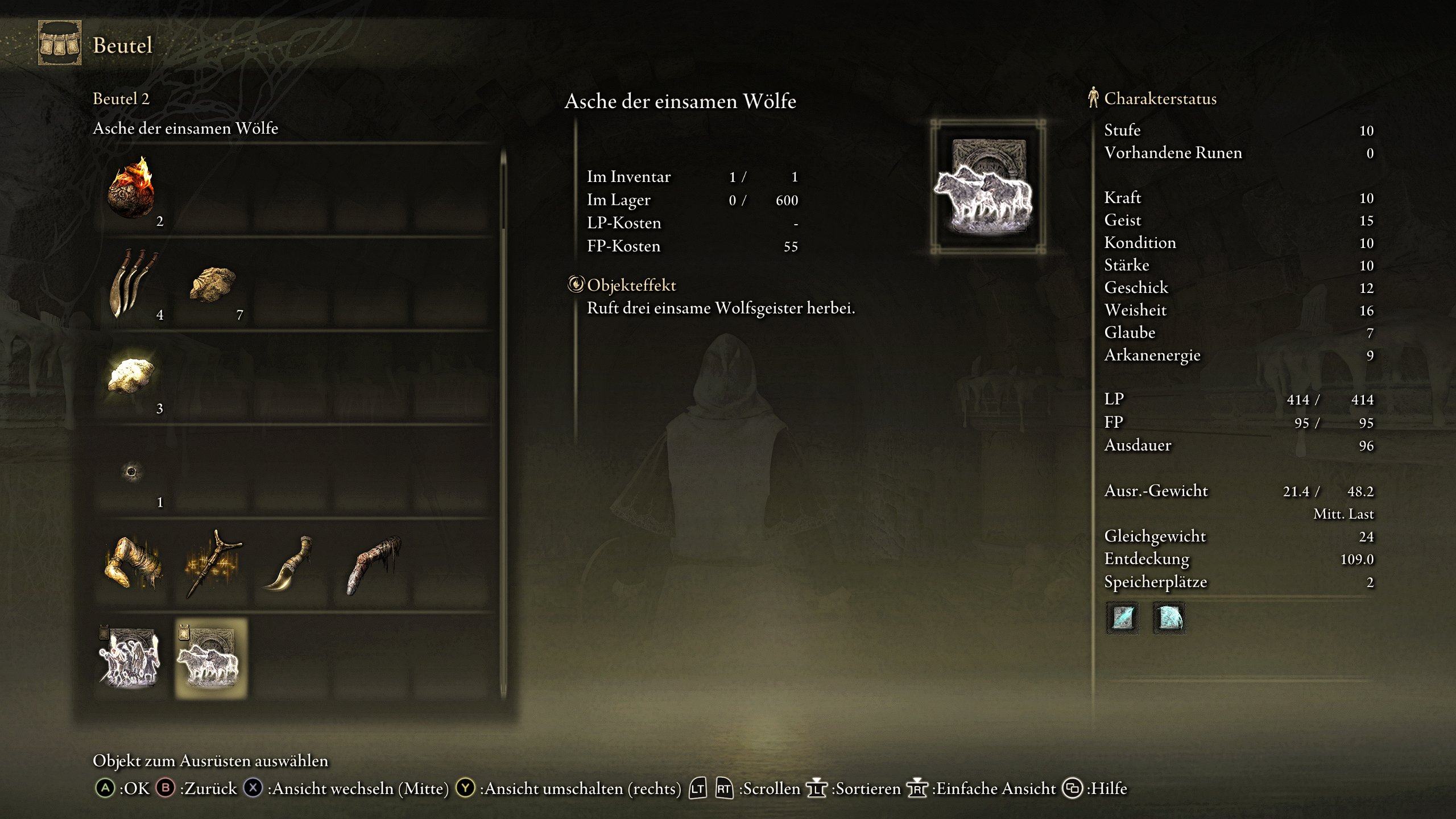
Task: Select the brown ruin fragment stack
Action: tap(212, 284)
